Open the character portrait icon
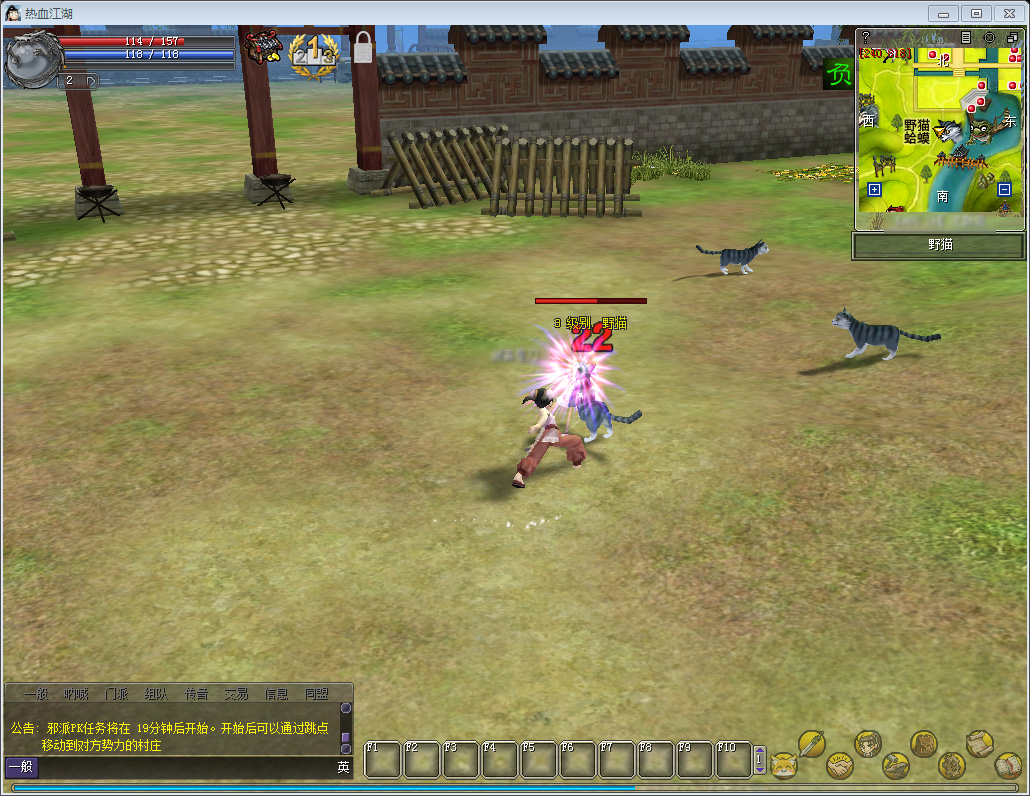This screenshot has width=1030, height=796. (x=868, y=743)
